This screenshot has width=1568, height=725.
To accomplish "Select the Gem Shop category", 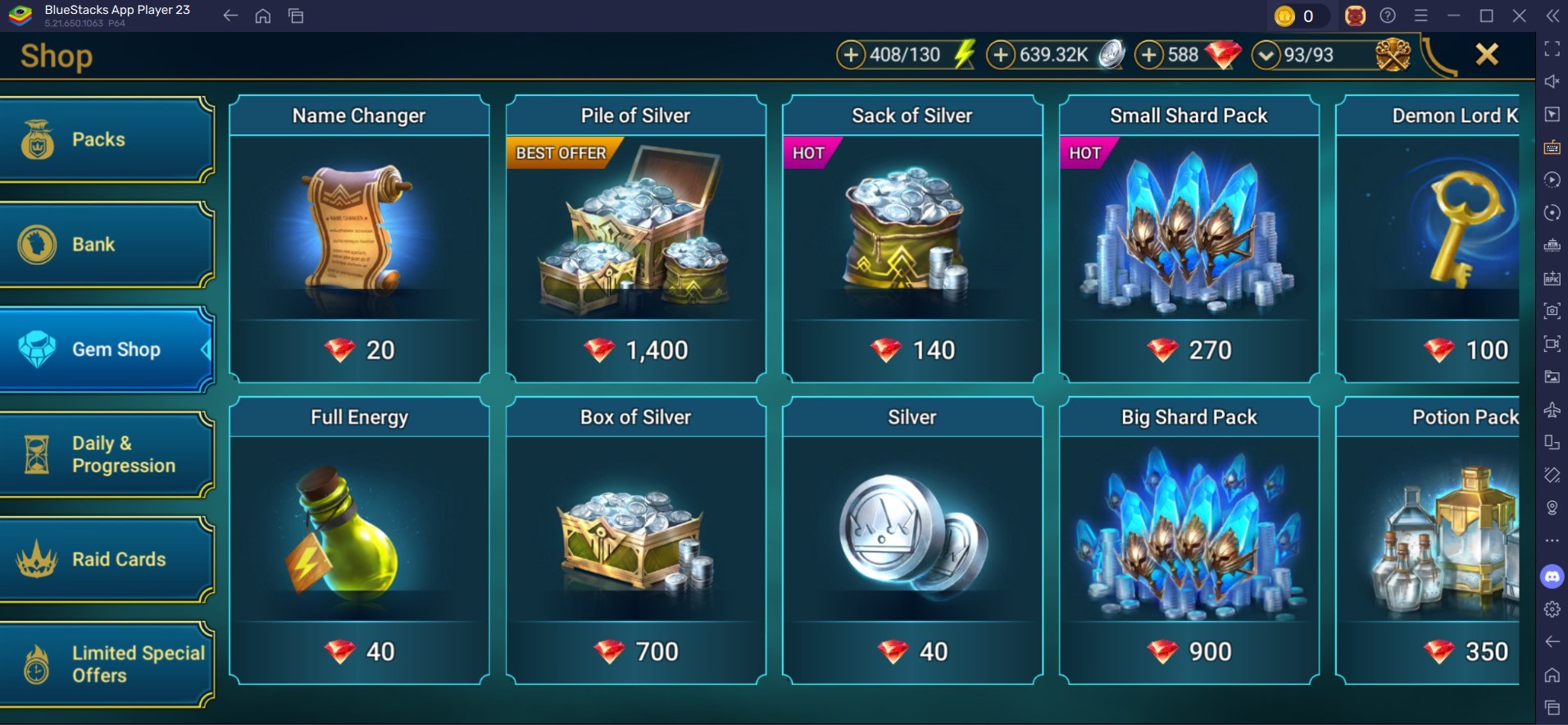I will point(107,349).
